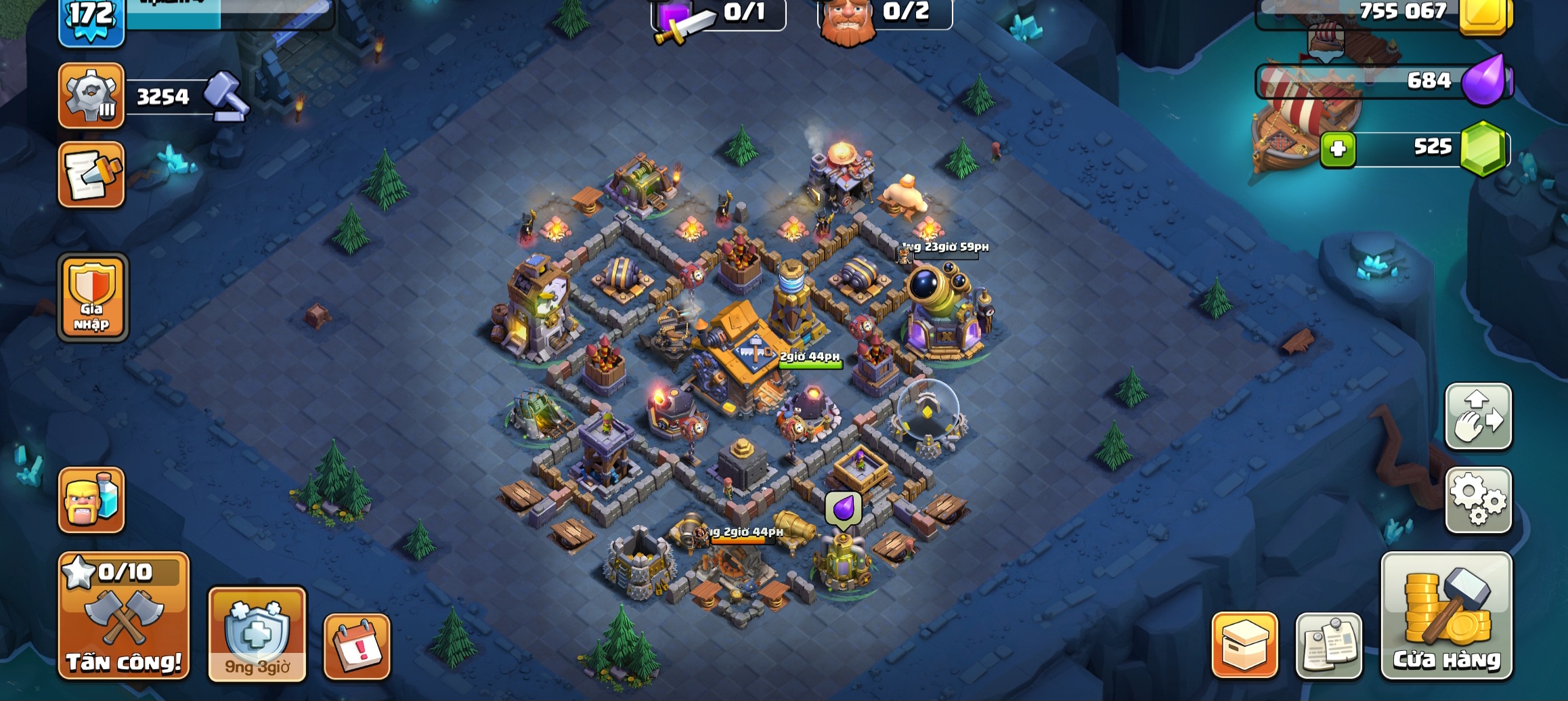This screenshot has width=1568, height=701.
Task: Open the level 172 profile badge
Action: 91,20
